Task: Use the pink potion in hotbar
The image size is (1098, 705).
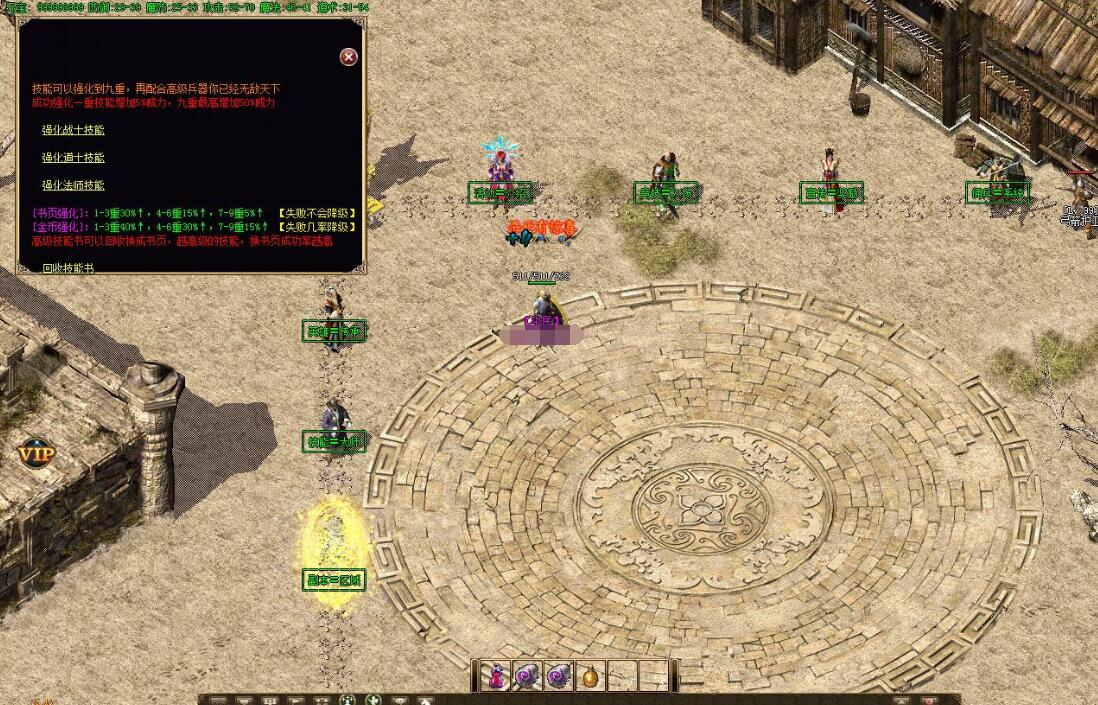Action: (496, 676)
